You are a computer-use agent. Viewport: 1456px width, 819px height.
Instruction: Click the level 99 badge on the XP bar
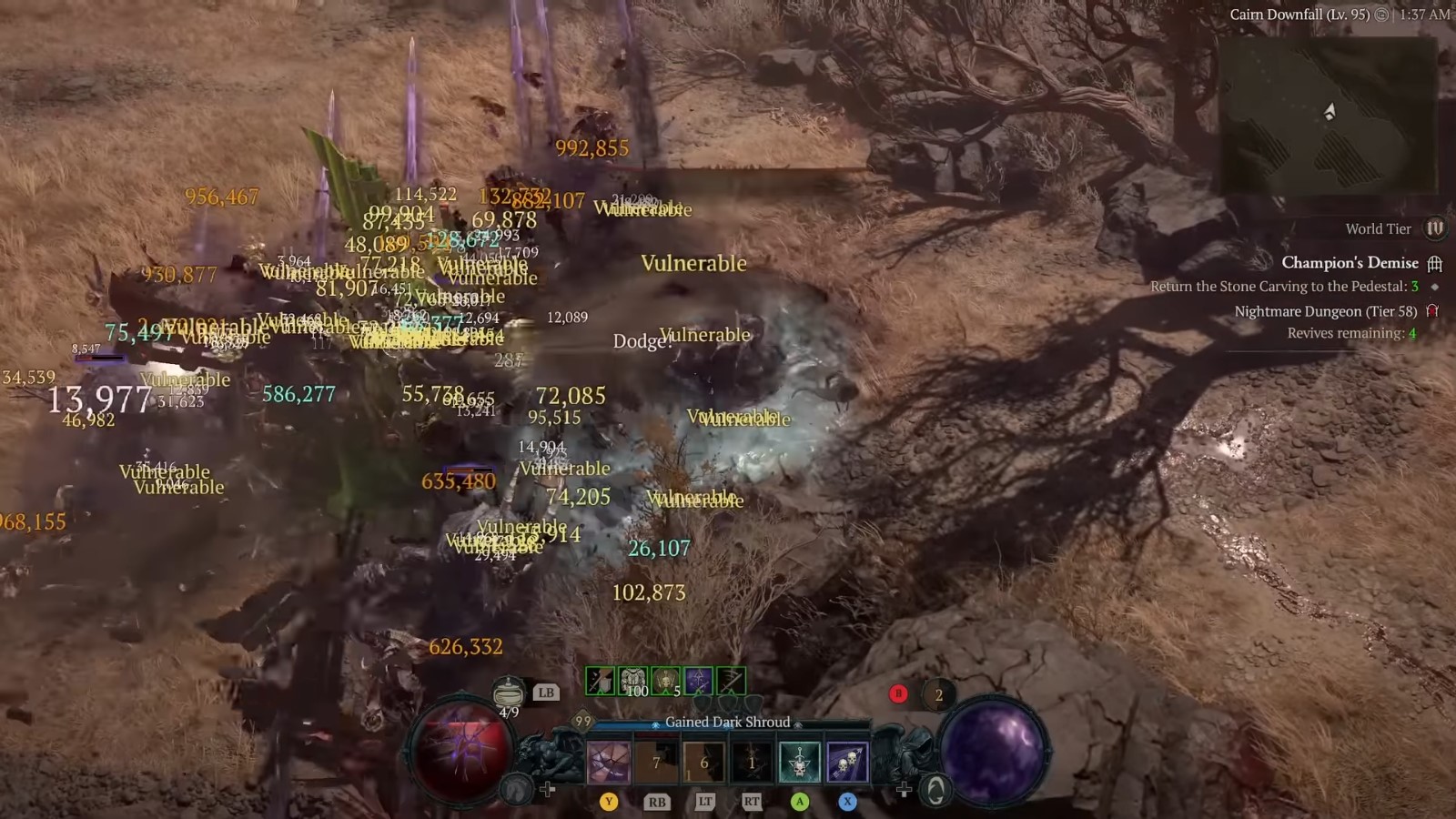581,719
